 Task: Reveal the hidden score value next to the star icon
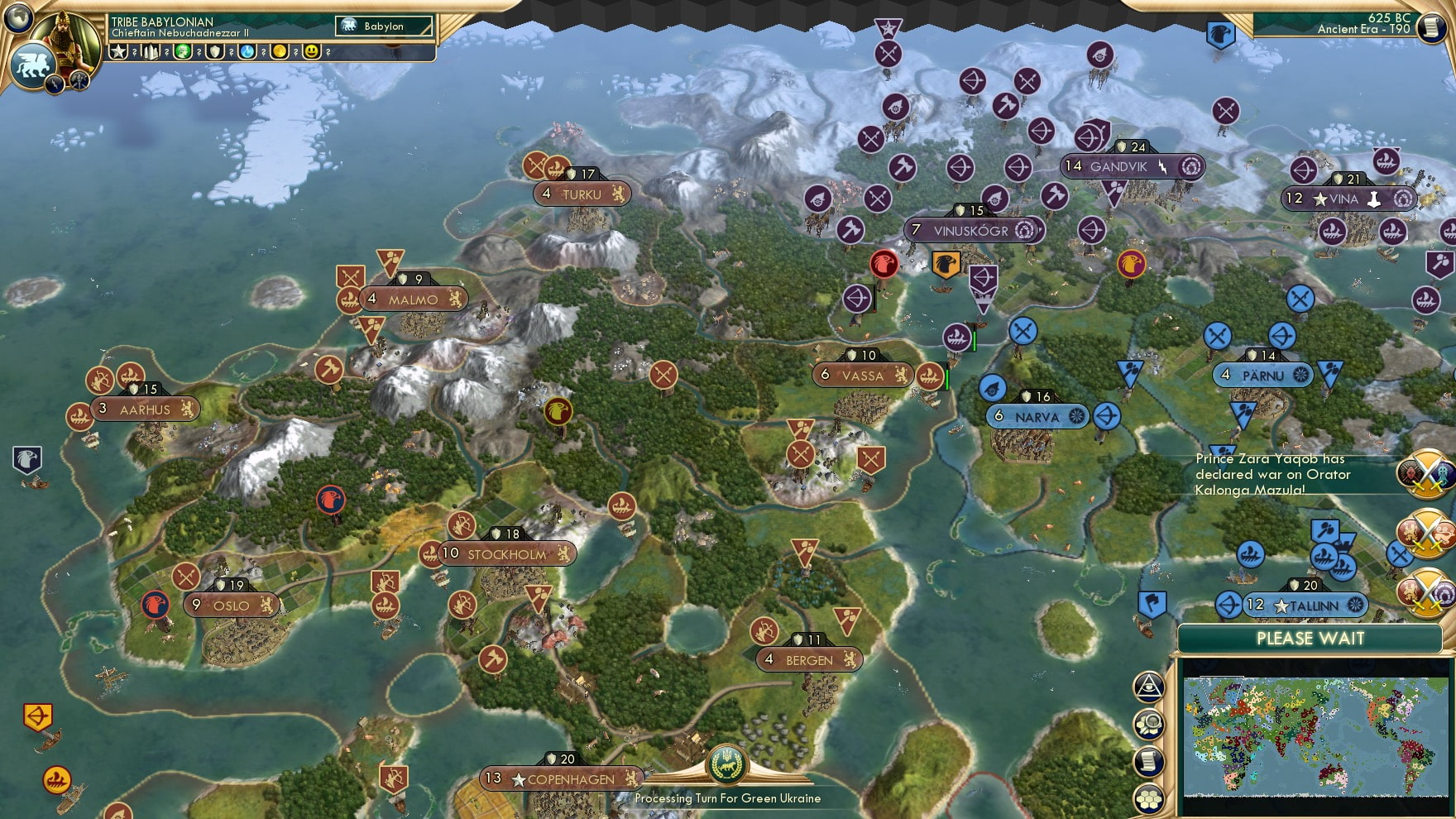[135, 51]
